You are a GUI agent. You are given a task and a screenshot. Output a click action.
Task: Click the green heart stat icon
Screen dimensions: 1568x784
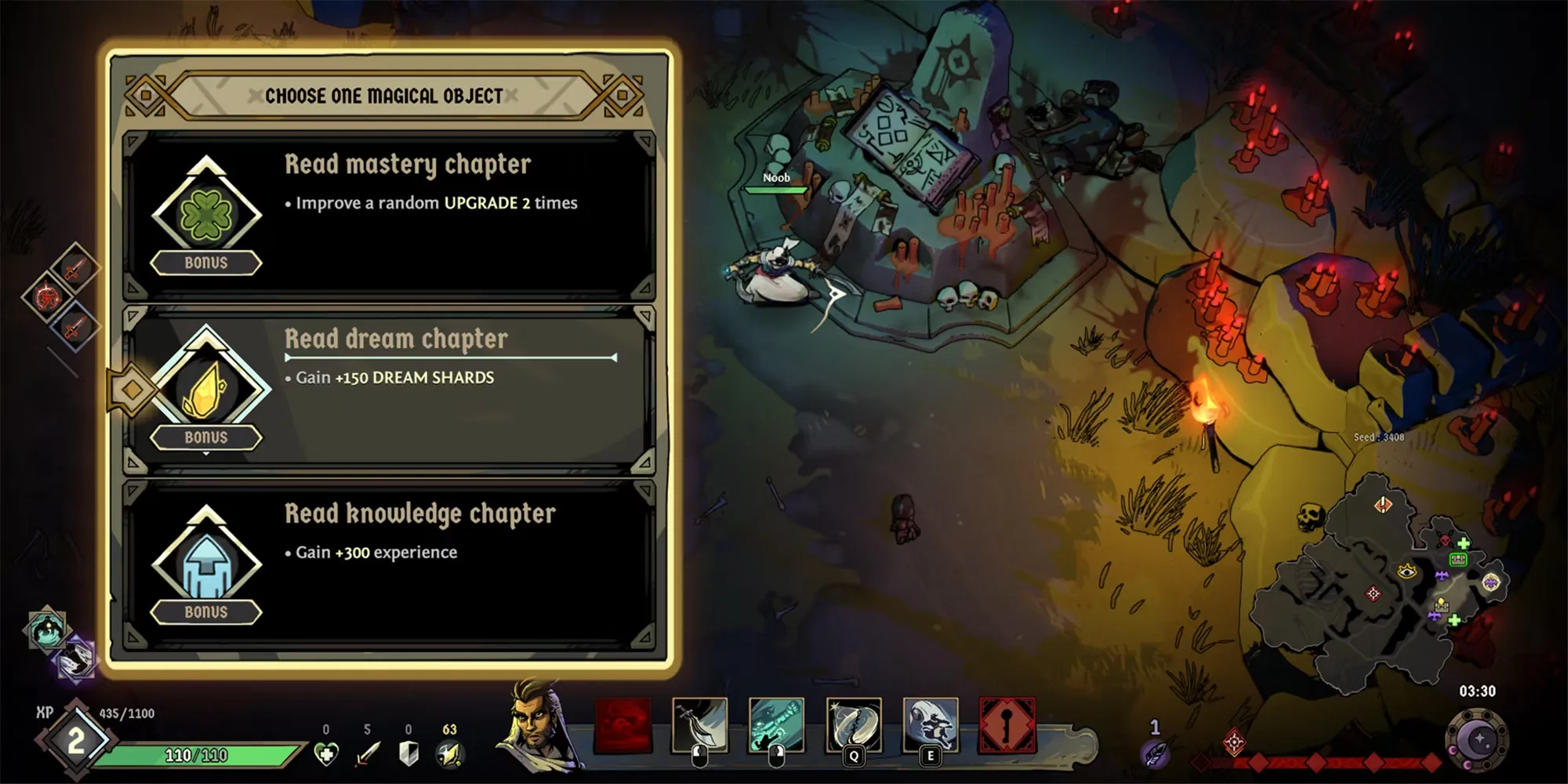pos(326,754)
